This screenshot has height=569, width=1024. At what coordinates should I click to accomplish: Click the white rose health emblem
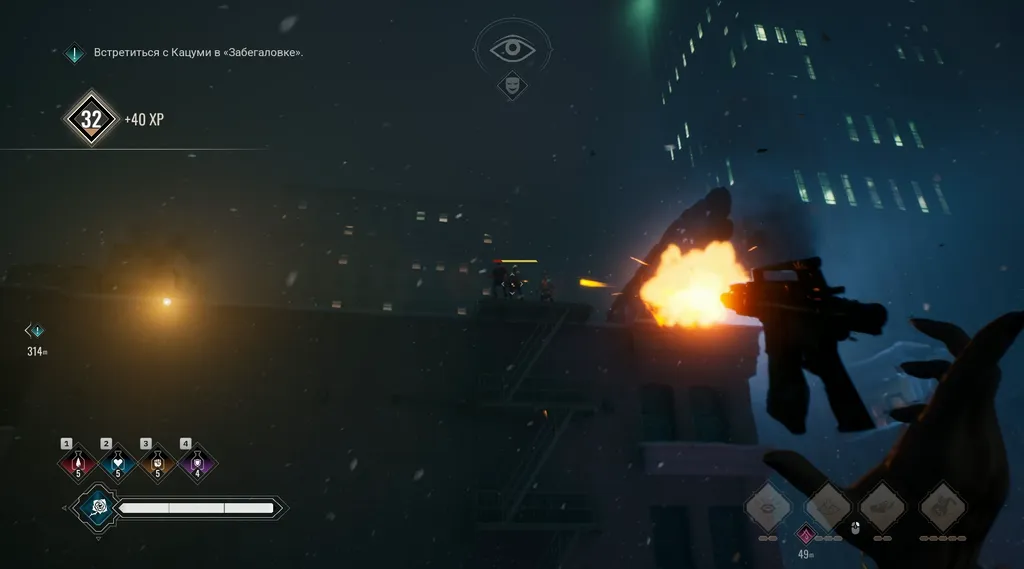[98, 508]
